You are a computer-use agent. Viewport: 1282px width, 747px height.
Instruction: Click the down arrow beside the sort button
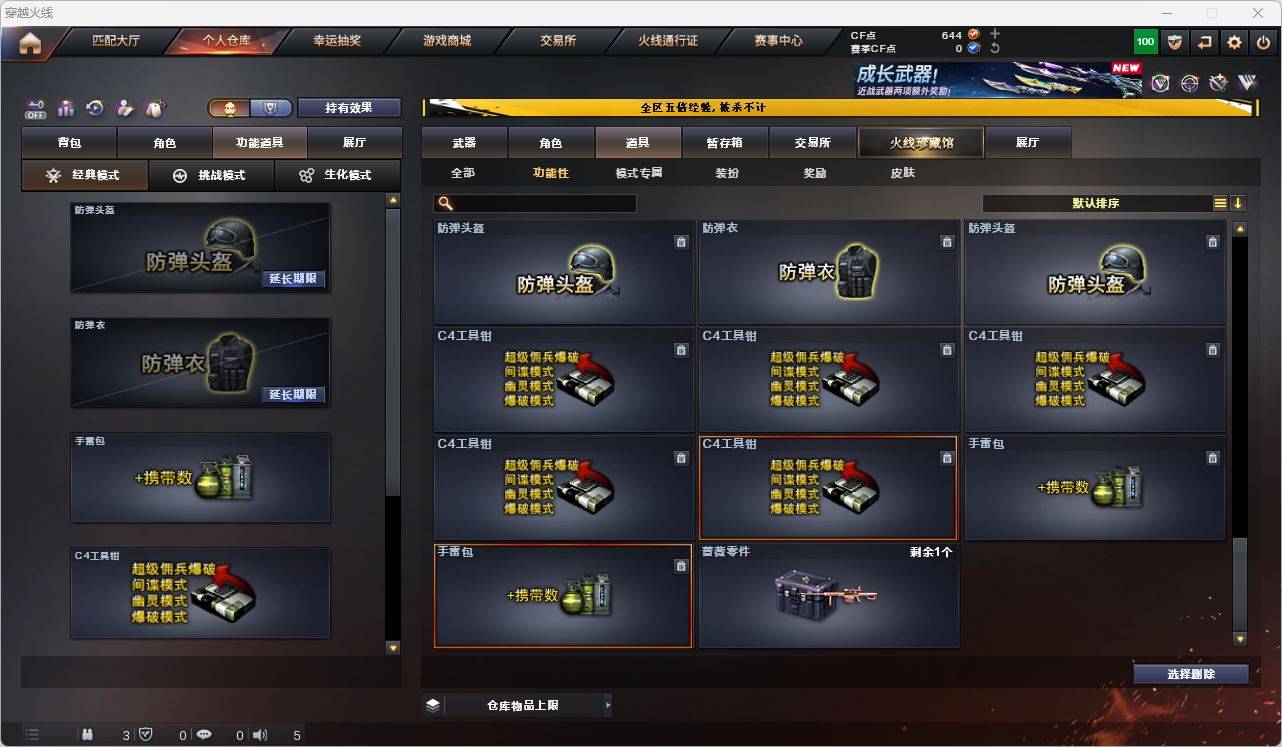click(x=1238, y=202)
